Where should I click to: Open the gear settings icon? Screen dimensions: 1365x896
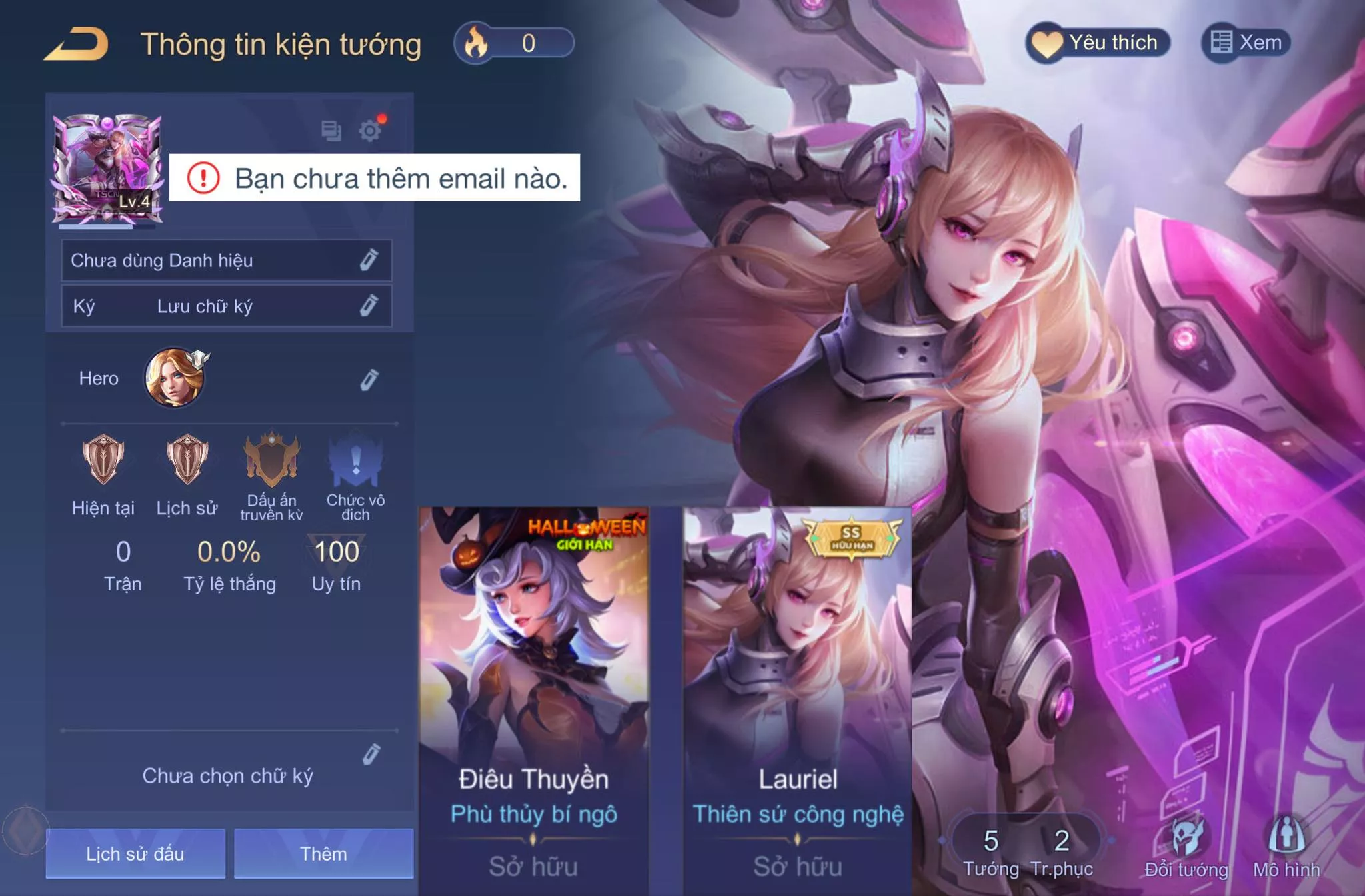pos(370,130)
